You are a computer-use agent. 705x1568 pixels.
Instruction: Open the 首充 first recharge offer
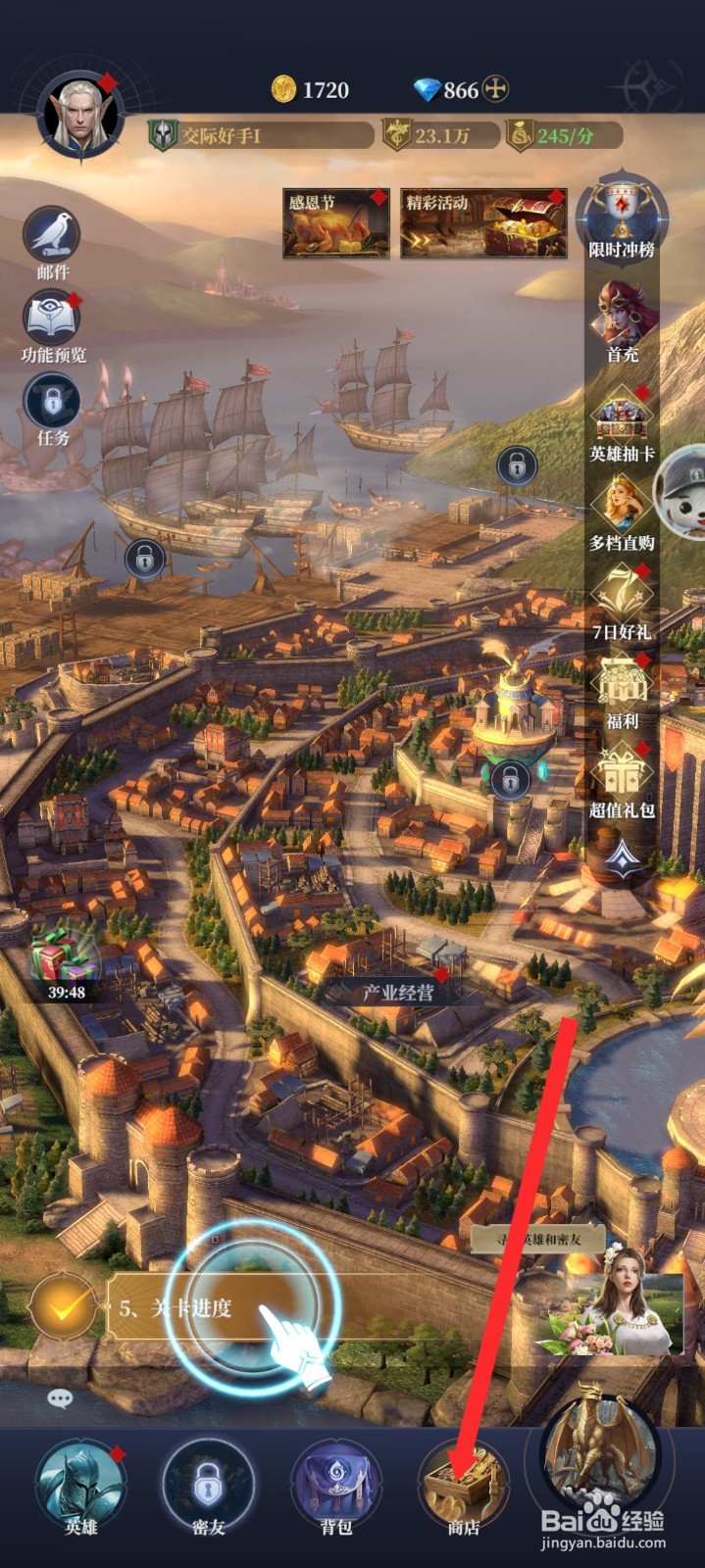point(623,318)
